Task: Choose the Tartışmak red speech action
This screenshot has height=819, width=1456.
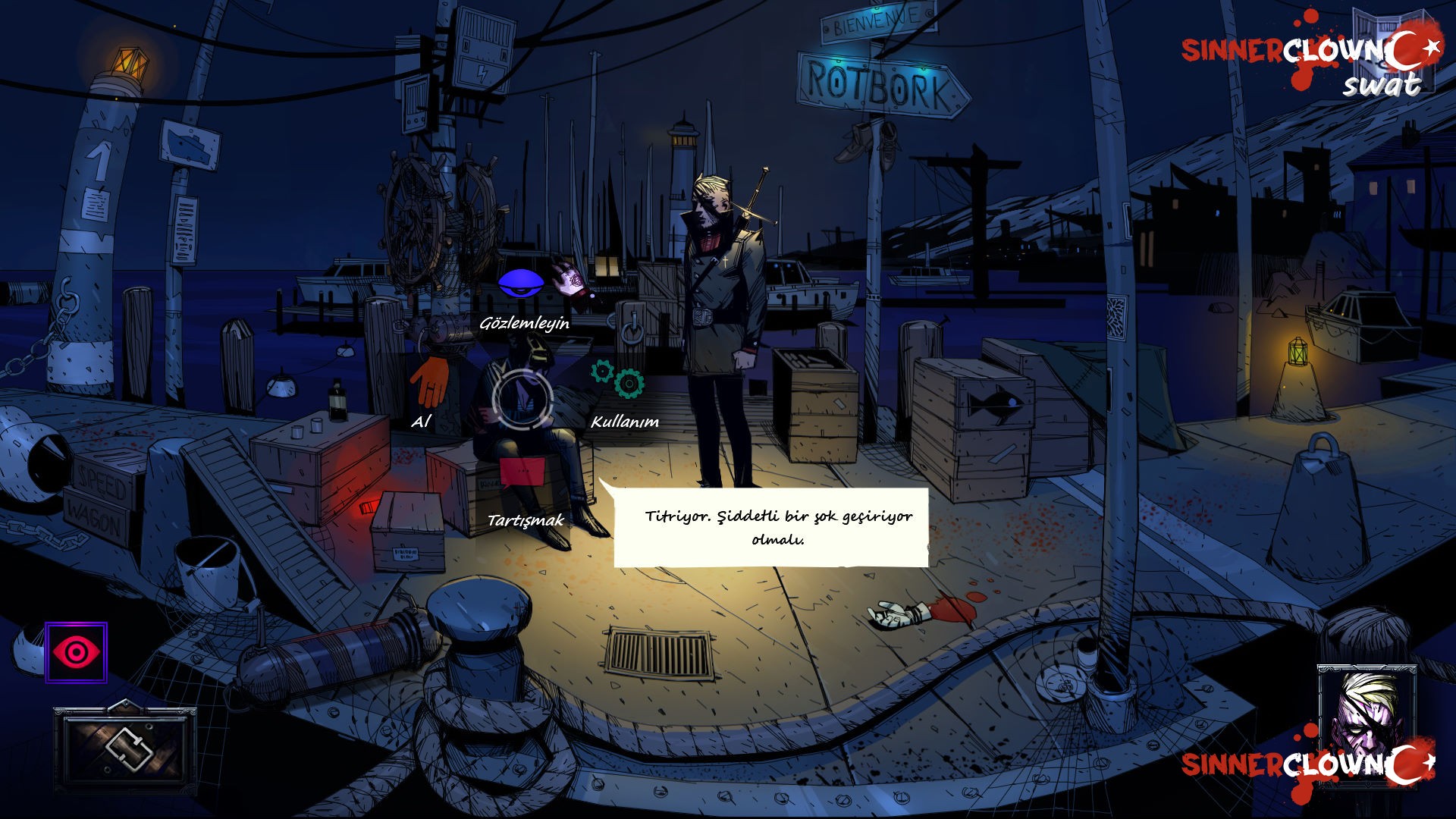Action: pos(522,472)
